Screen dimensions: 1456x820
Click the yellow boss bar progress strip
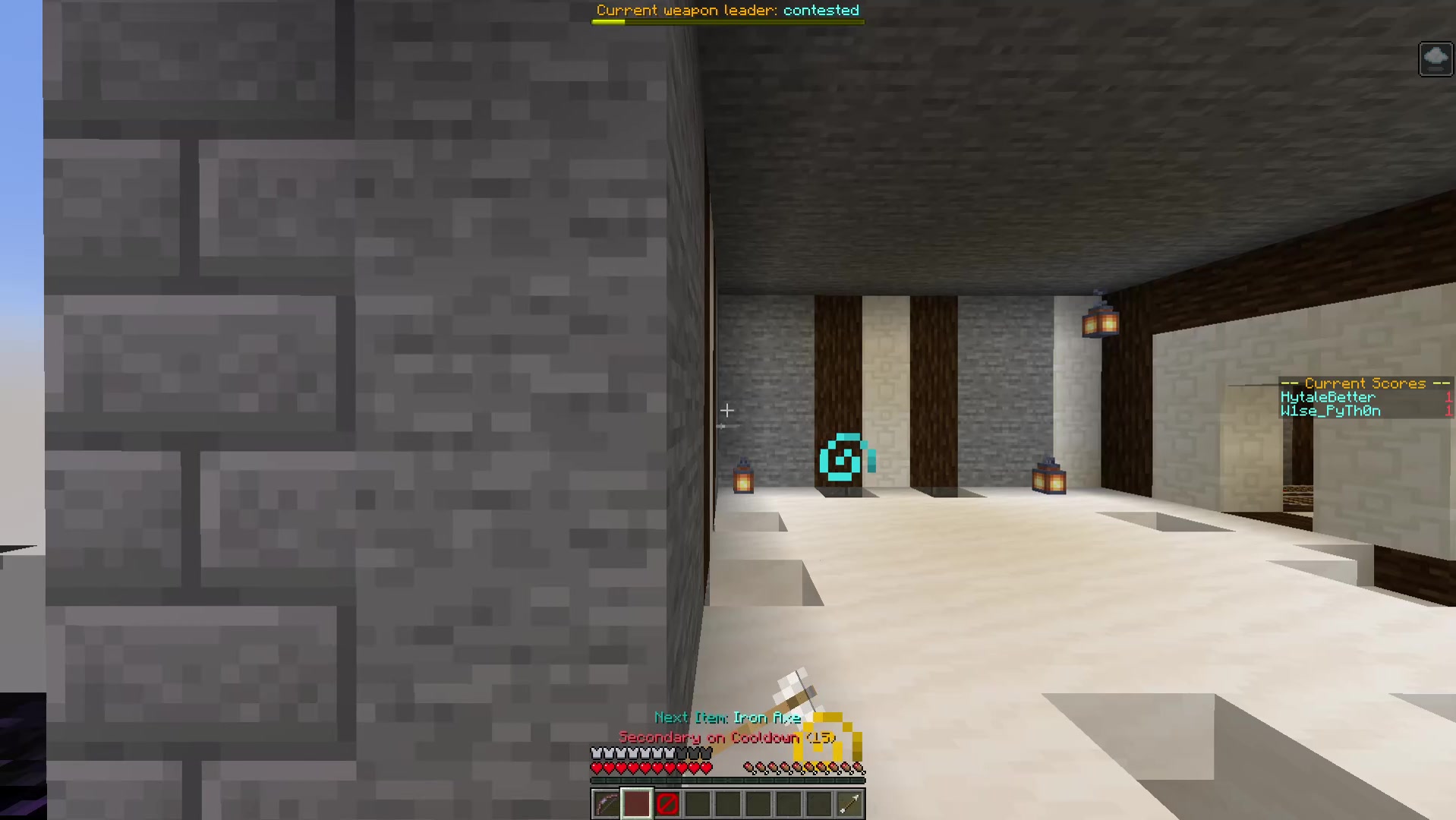coord(607,21)
